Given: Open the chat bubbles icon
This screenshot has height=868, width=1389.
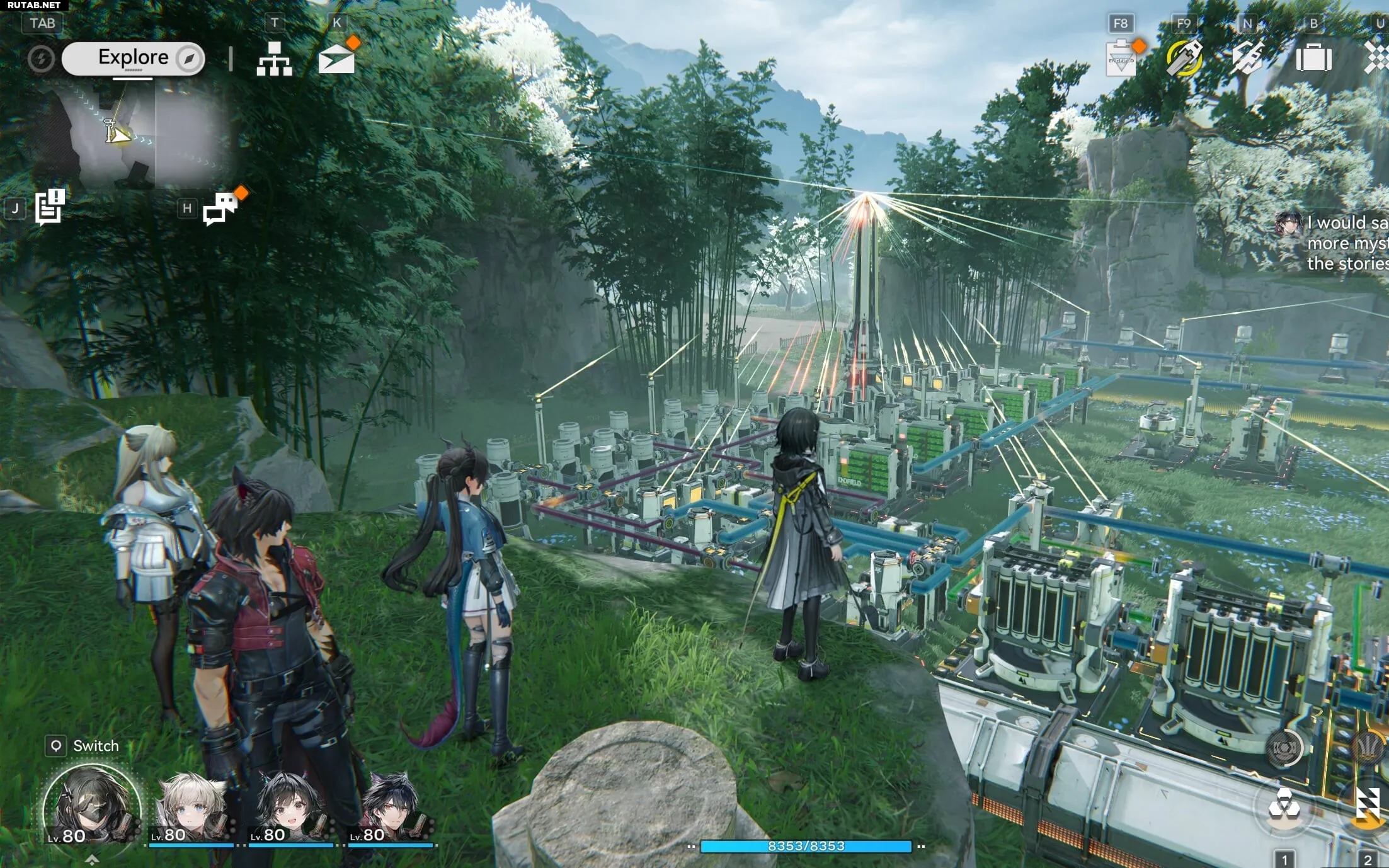Looking at the screenshot, I should 220,208.
